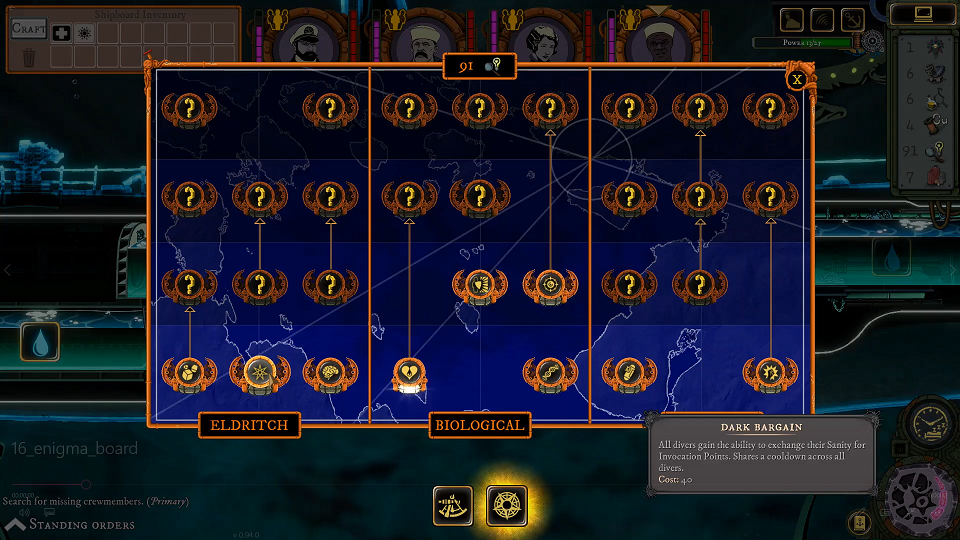Viewport: 960px width, 540px height.
Task: Select the brain research node
Action: [330, 374]
